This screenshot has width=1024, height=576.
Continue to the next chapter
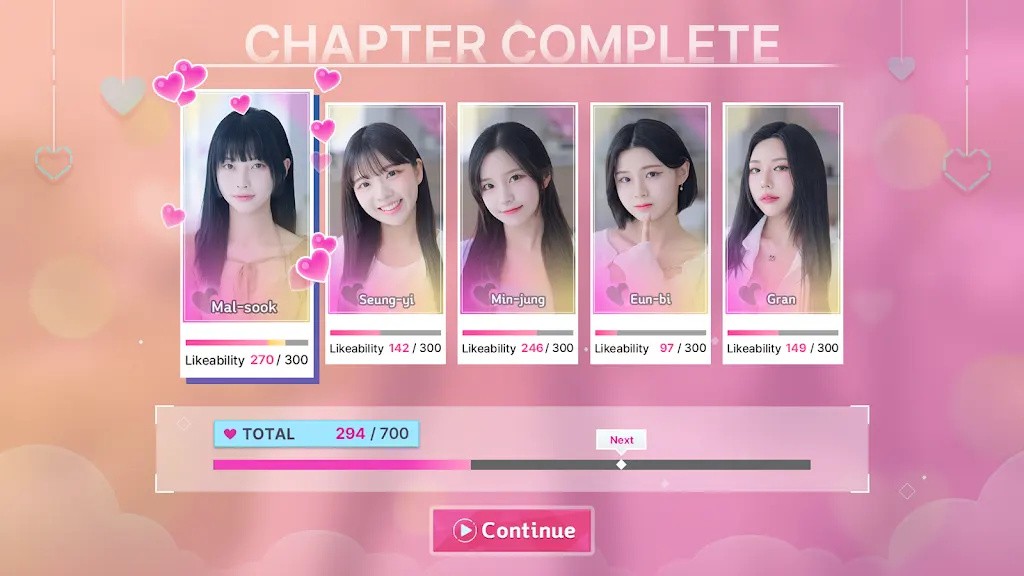pos(512,530)
